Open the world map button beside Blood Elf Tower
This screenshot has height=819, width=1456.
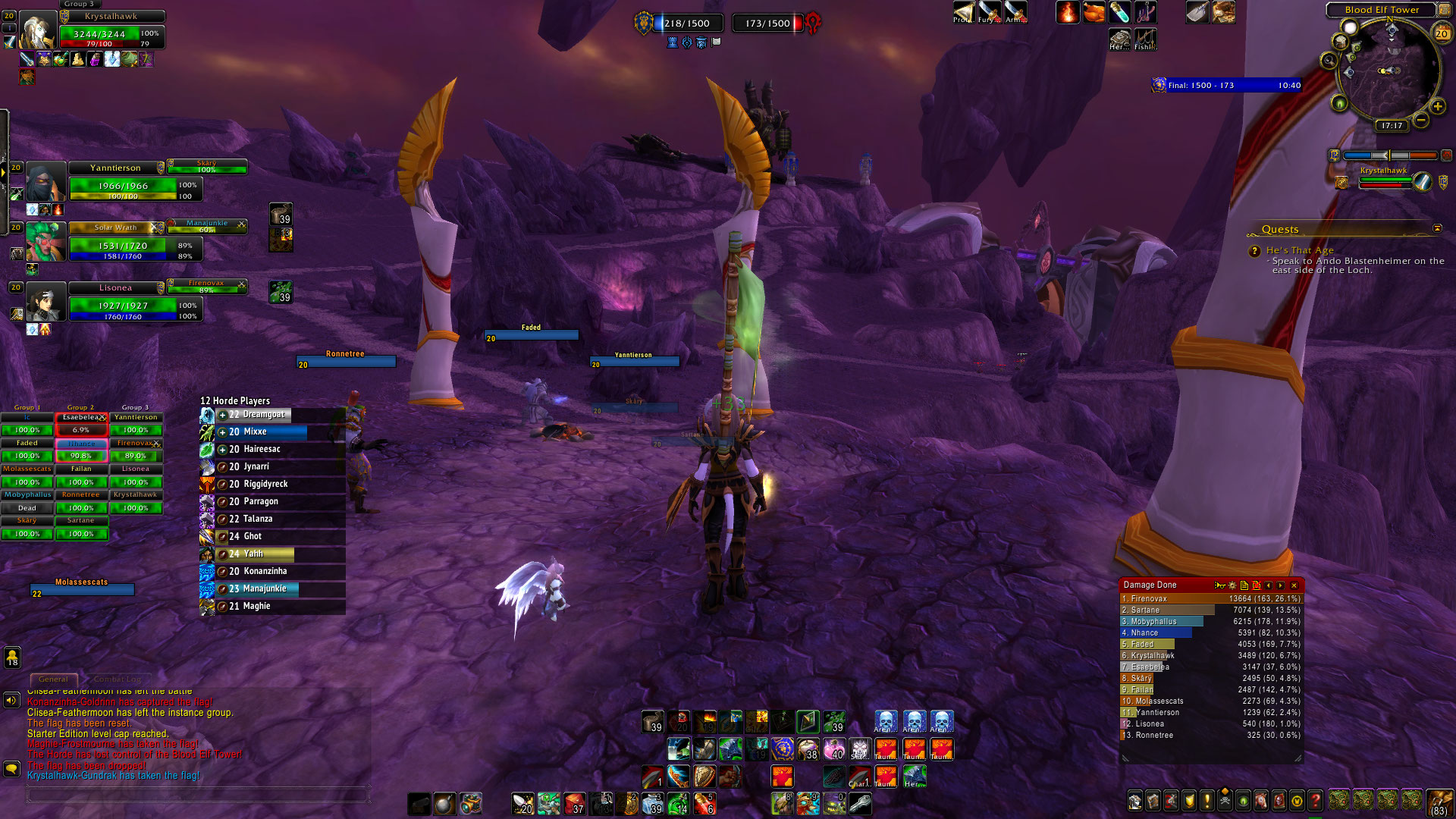[1445, 10]
